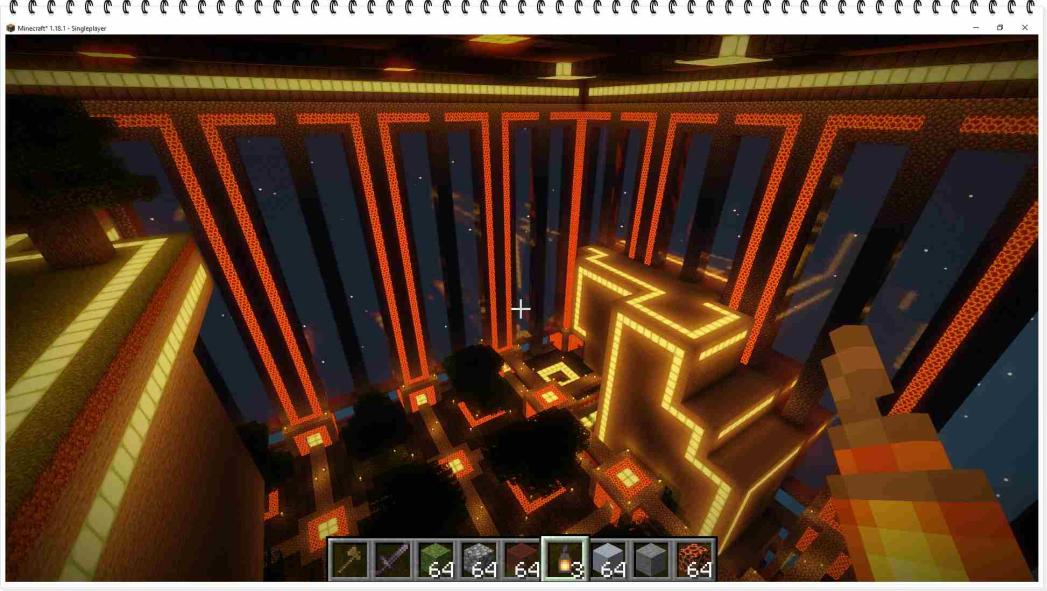The image size is (1047, 591).
Task: Minimize the Minecraft window
Action: tap(975, 28)
